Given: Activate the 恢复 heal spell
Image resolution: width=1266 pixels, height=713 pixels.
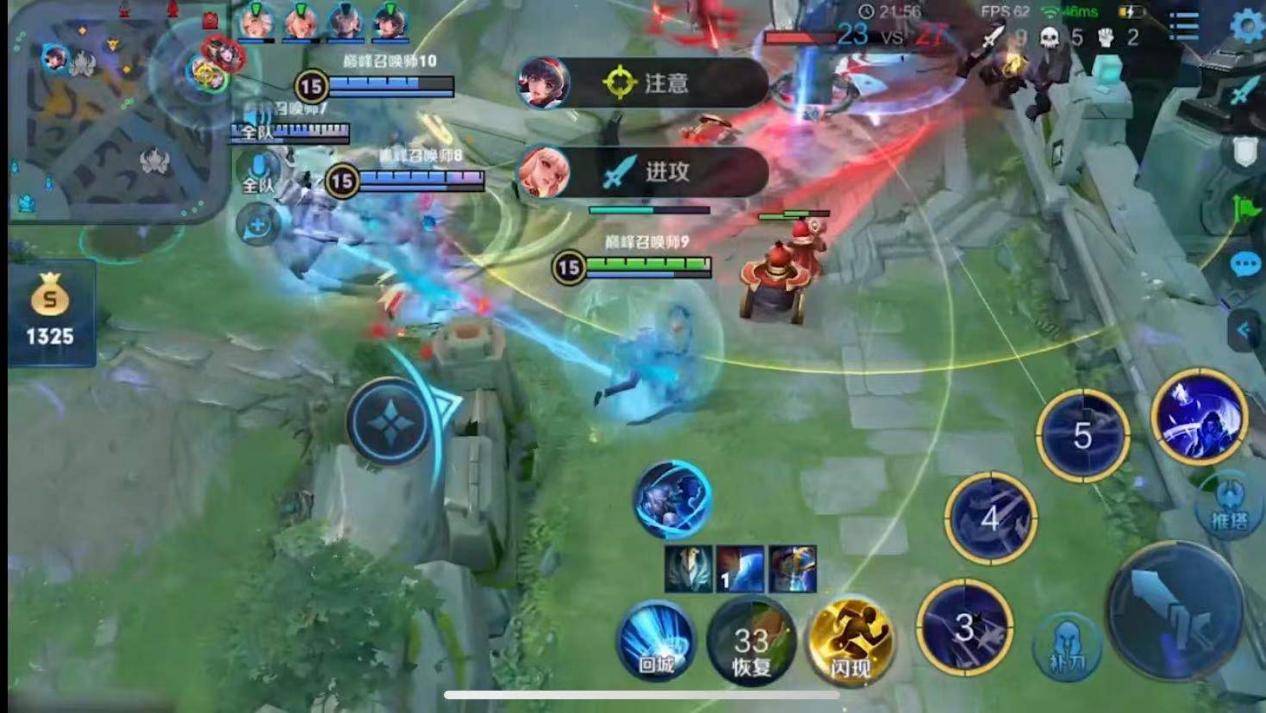Looking at the screenshot, I should (x=751, y=641).
